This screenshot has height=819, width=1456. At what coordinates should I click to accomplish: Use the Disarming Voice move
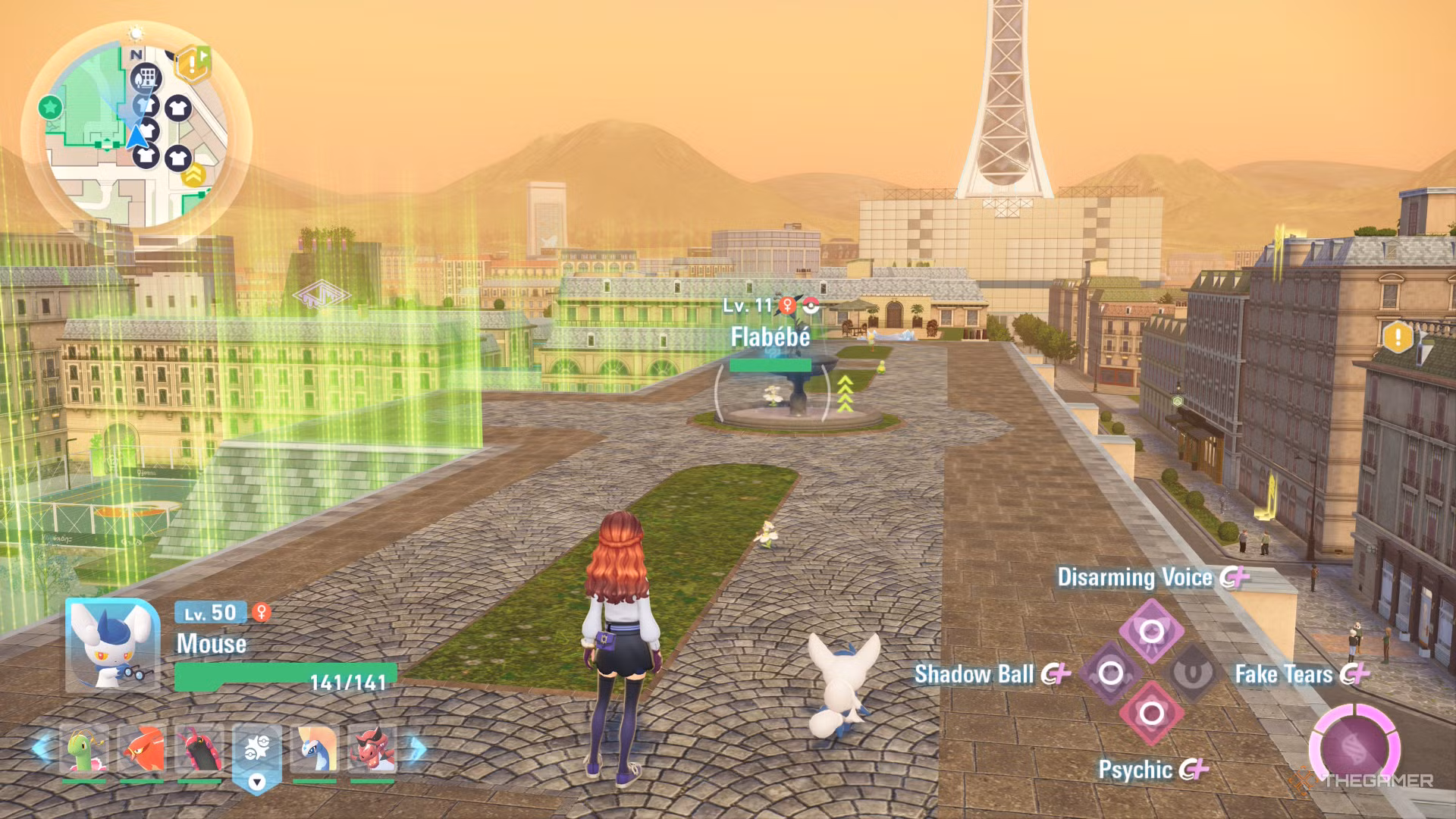(1151, 631)
